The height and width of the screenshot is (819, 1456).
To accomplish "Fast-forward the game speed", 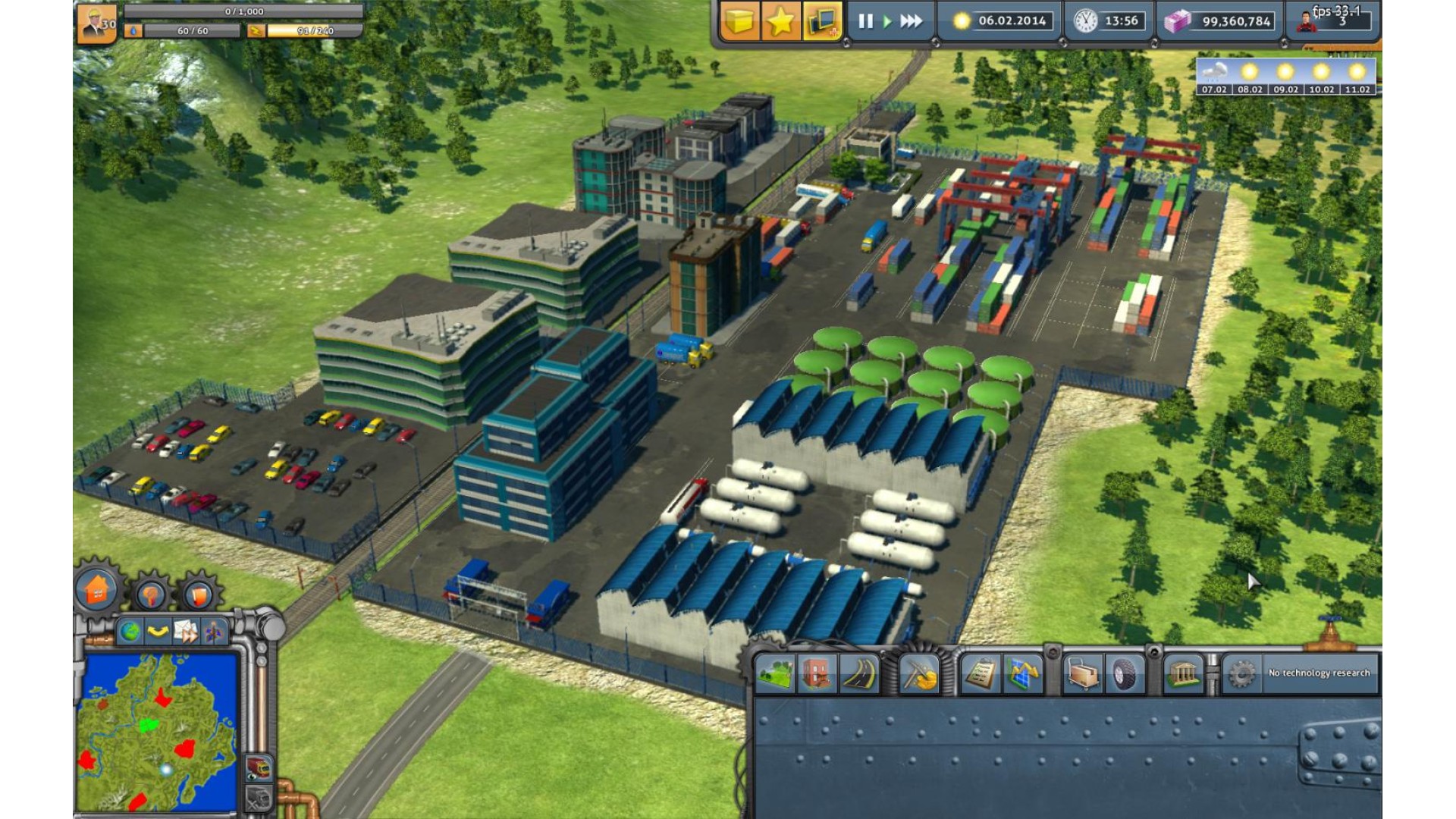I will [911, 21].
